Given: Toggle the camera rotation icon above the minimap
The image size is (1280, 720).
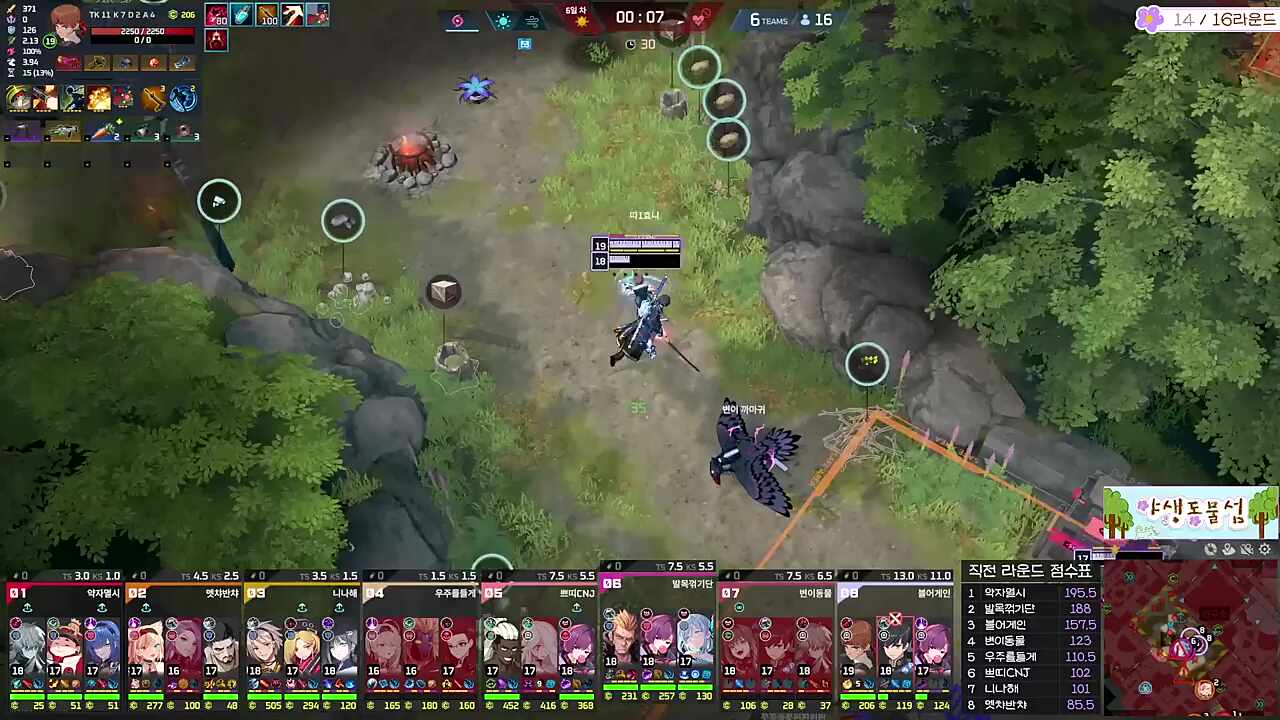Looking at the screenshot, I should click(1210, 550).
